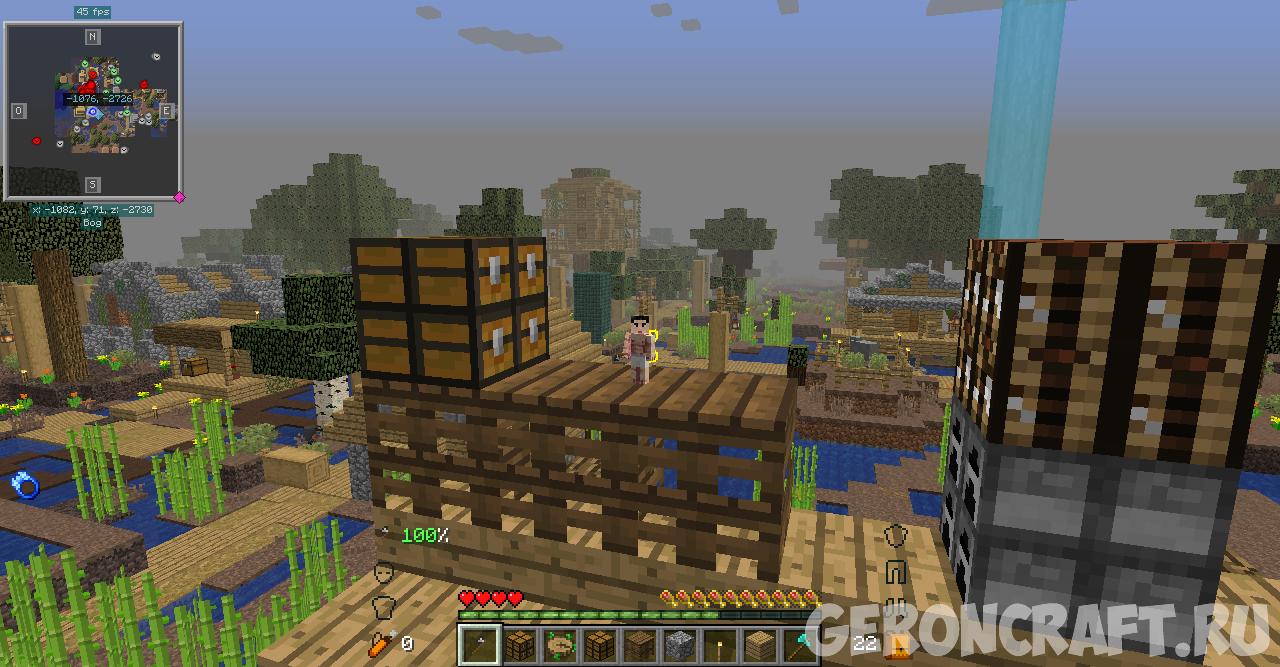Click the S compass marker on the minimap

92,184
